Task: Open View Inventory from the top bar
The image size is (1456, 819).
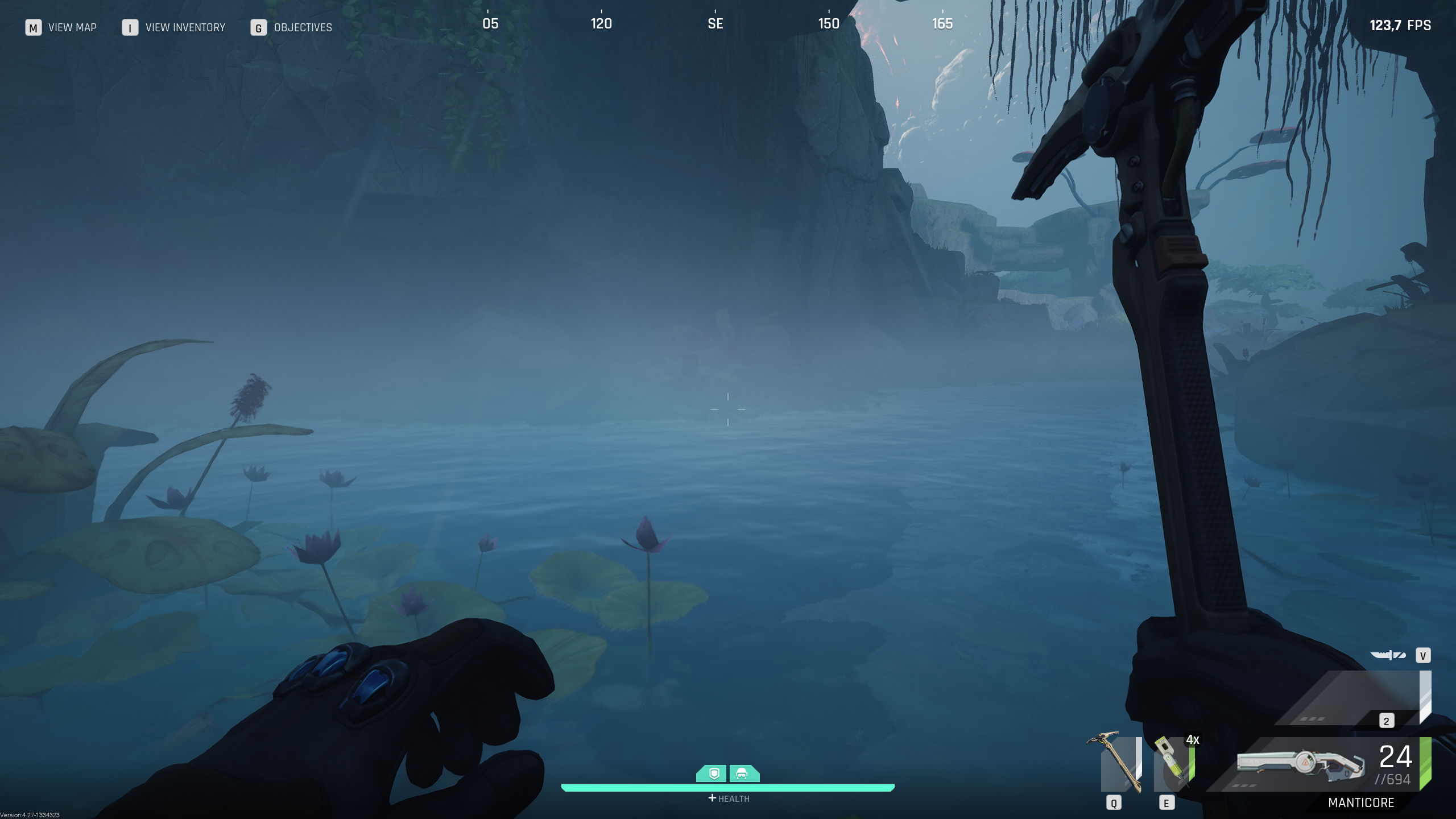Action: click(185, 27)
